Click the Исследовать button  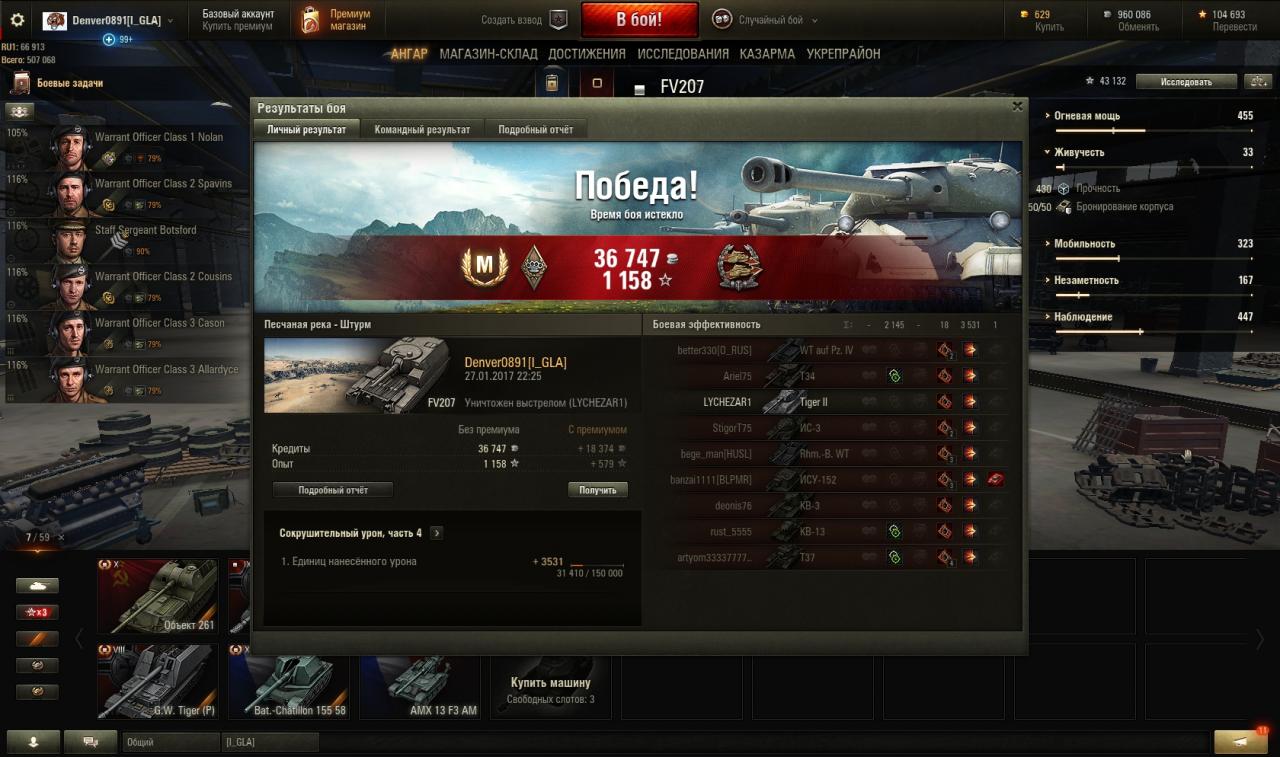click(1186, 82)
